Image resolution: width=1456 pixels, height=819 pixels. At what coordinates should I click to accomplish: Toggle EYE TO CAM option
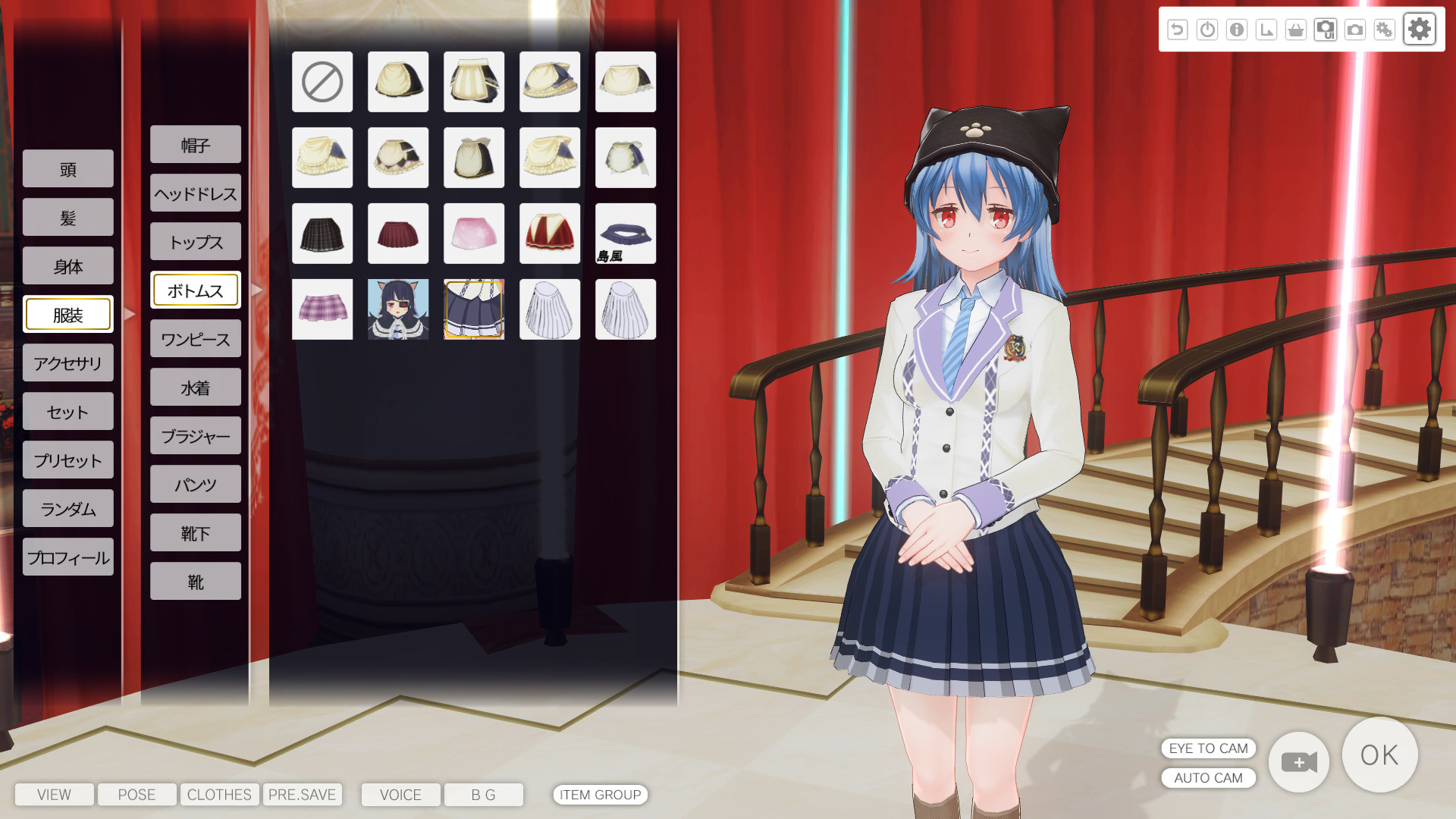[x=1208, y=748]
